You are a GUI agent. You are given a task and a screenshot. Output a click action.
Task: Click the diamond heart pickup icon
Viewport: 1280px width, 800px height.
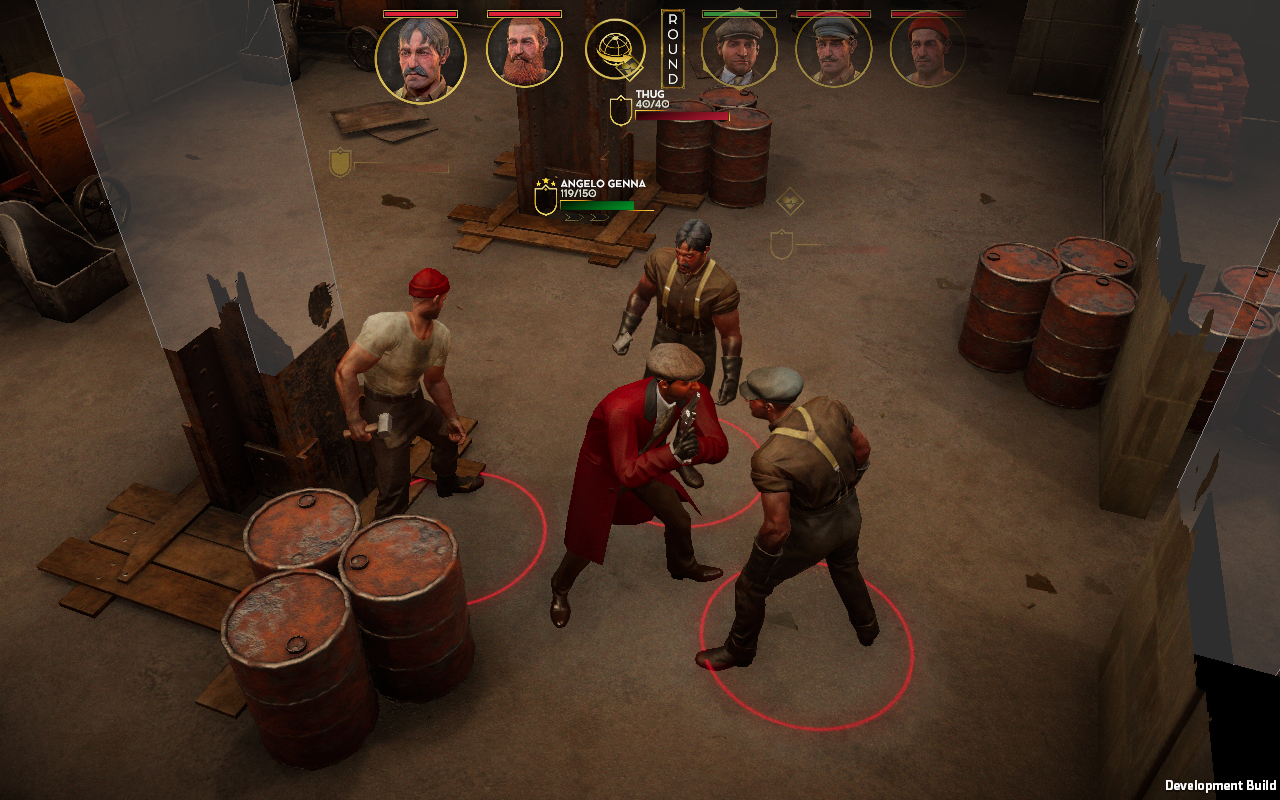tap(792, 199)
